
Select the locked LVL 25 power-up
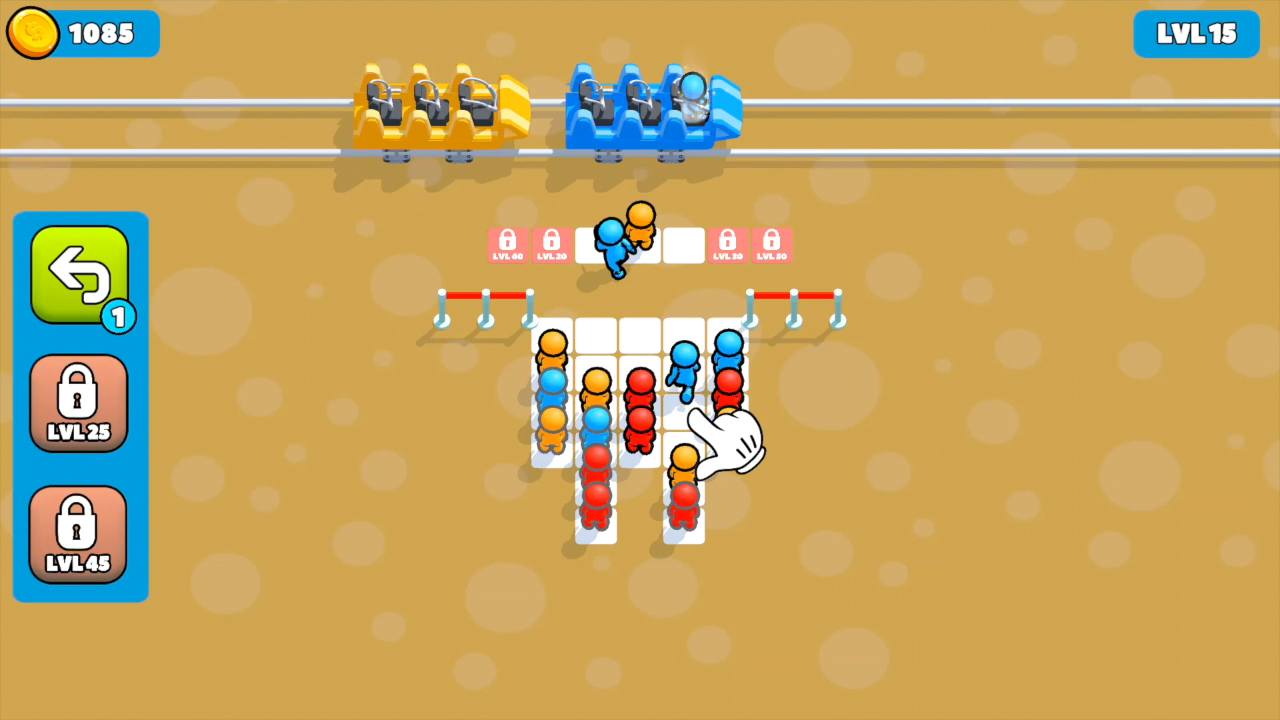tap(79, 402)
